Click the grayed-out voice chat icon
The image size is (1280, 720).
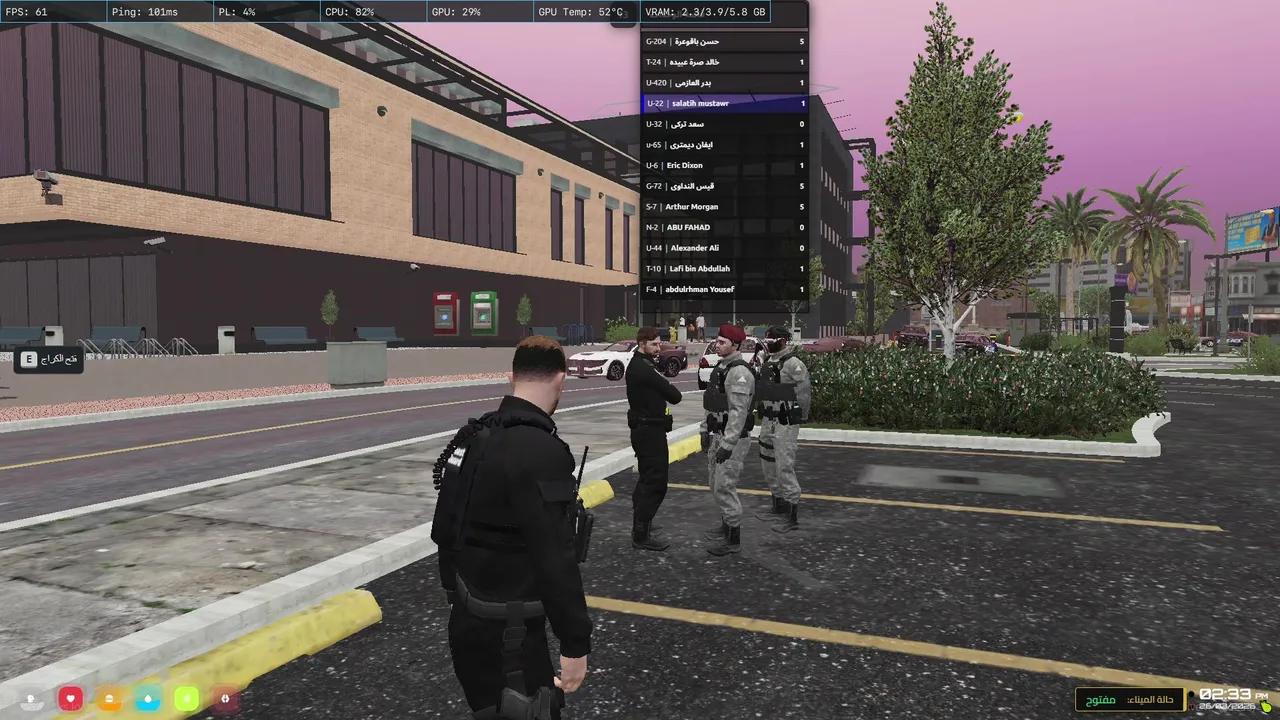(x=31, y=699)
